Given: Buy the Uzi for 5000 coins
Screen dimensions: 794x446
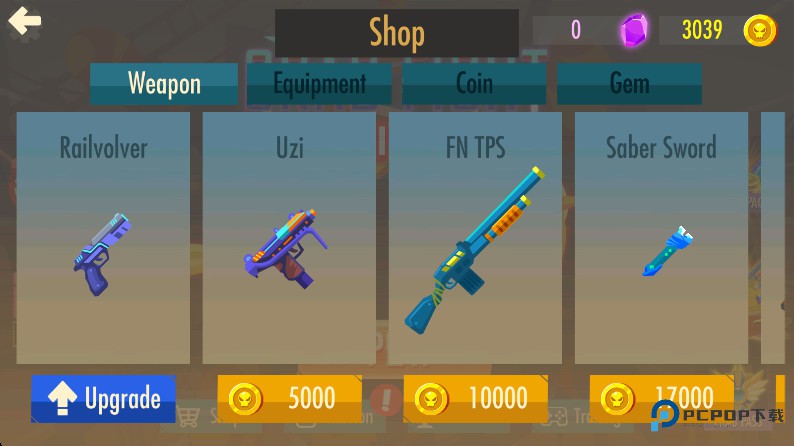Looking at the screenshot, I should 290,398.
